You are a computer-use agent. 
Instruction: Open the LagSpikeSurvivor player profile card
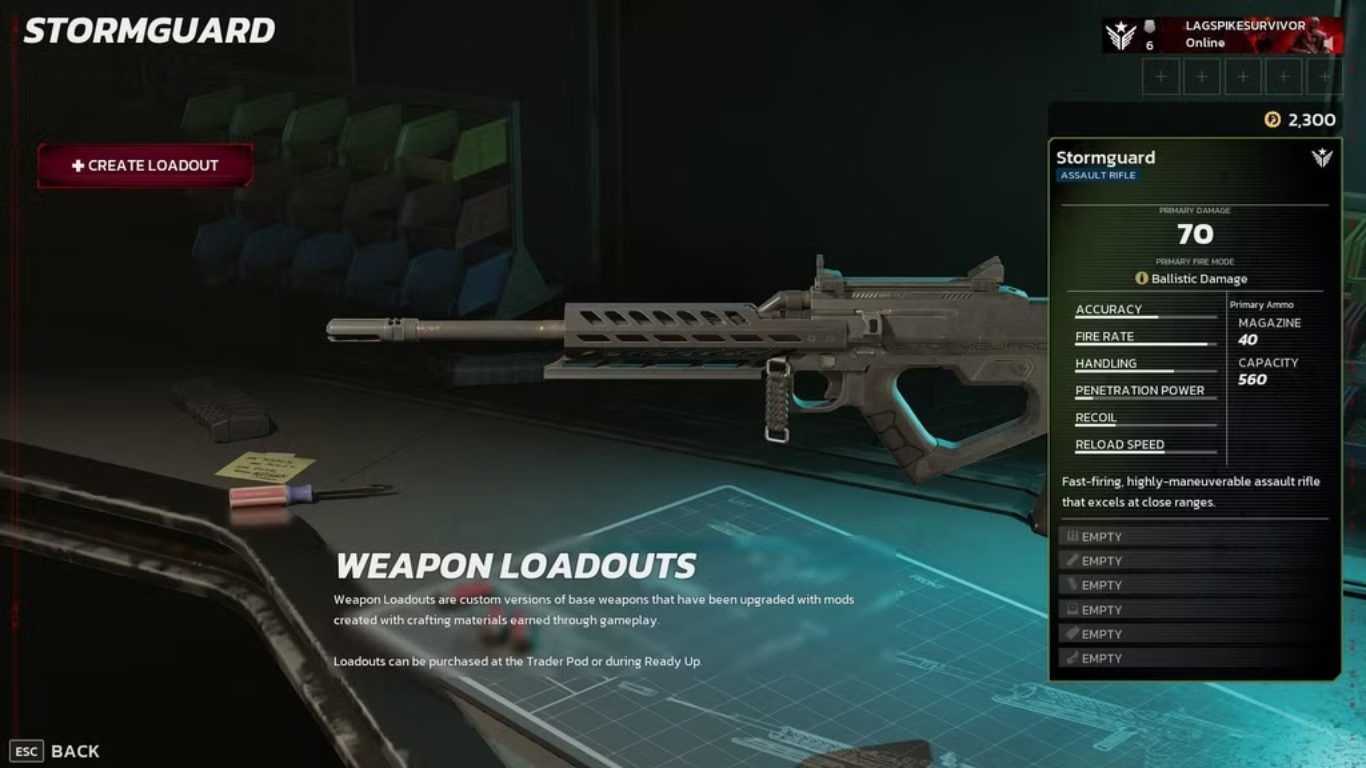(1222, 35)
